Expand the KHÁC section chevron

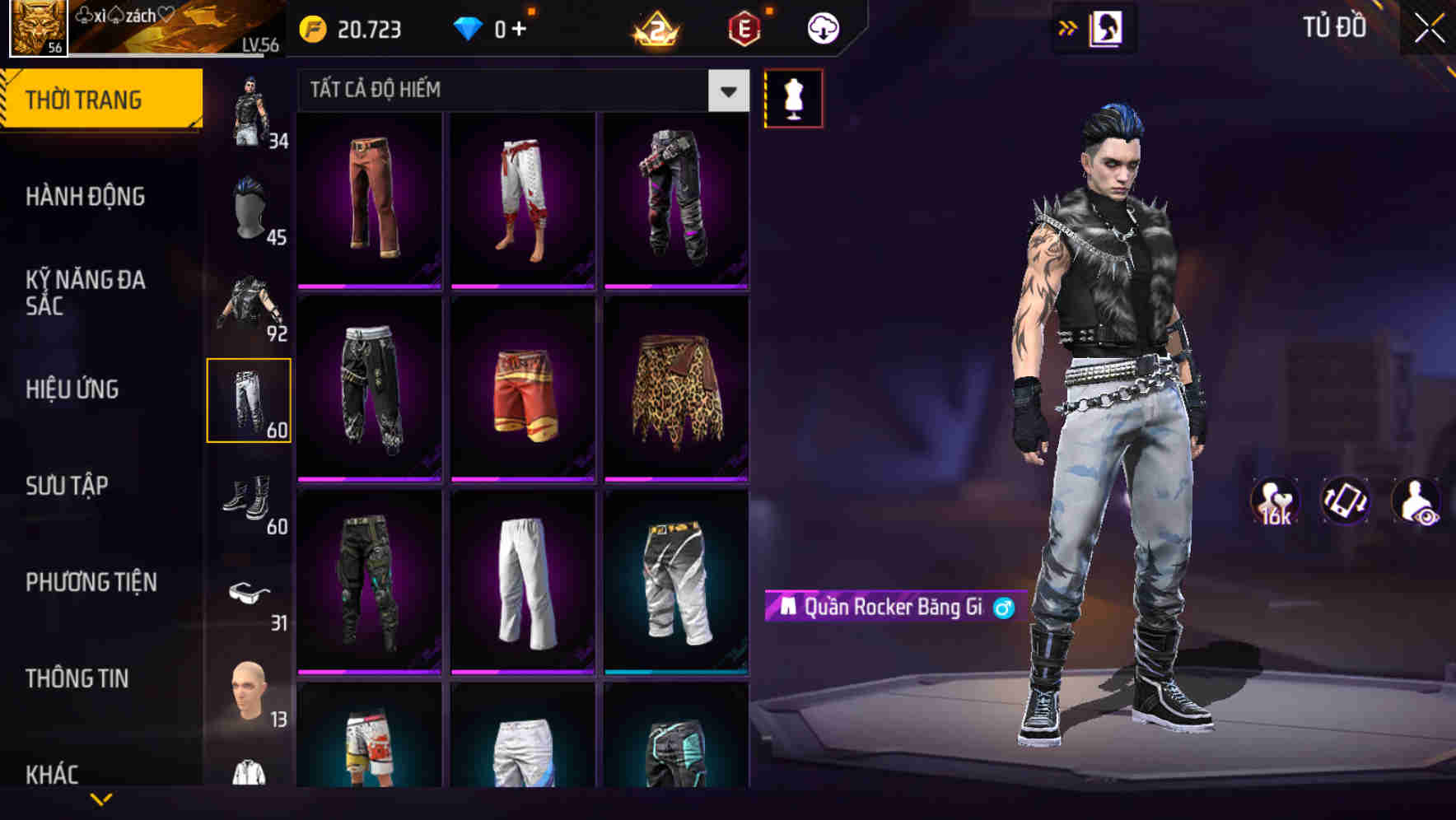pos(99,797)
